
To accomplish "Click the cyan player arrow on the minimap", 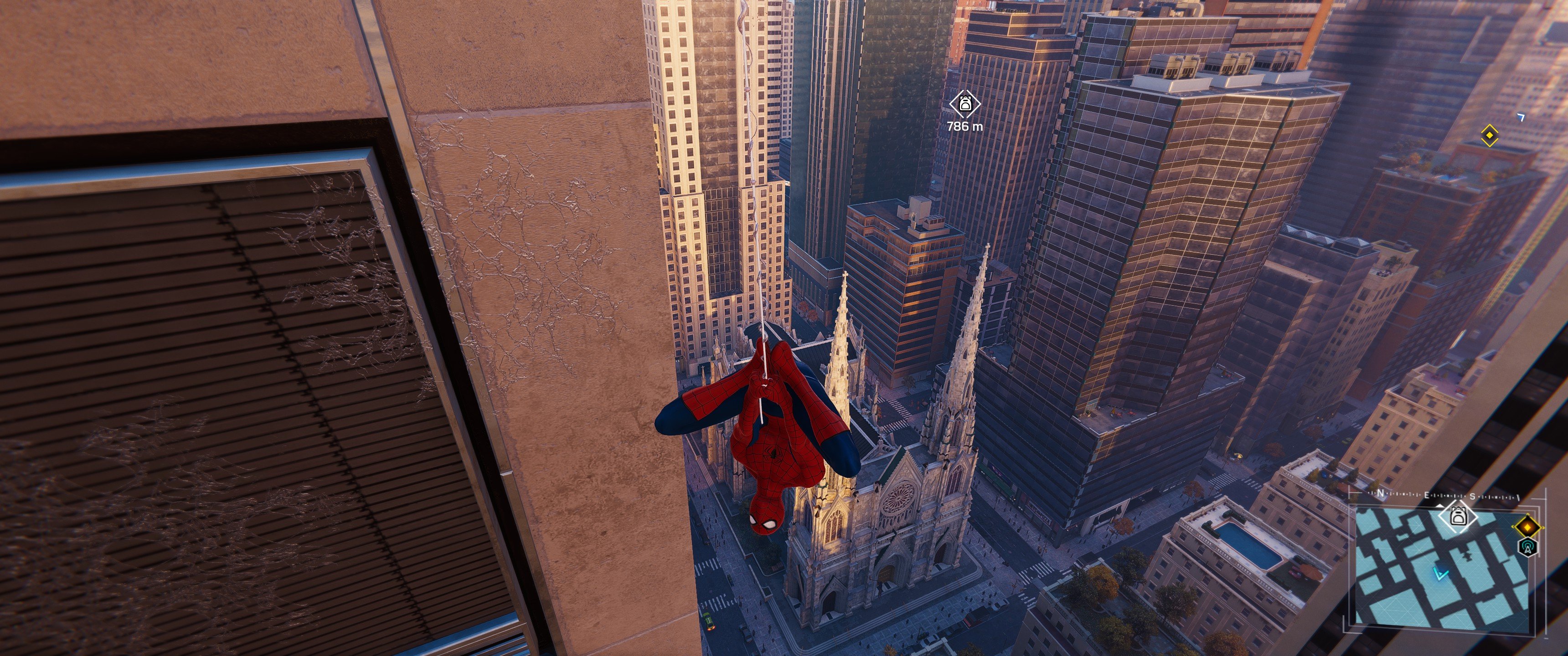I will point(1441,573).
